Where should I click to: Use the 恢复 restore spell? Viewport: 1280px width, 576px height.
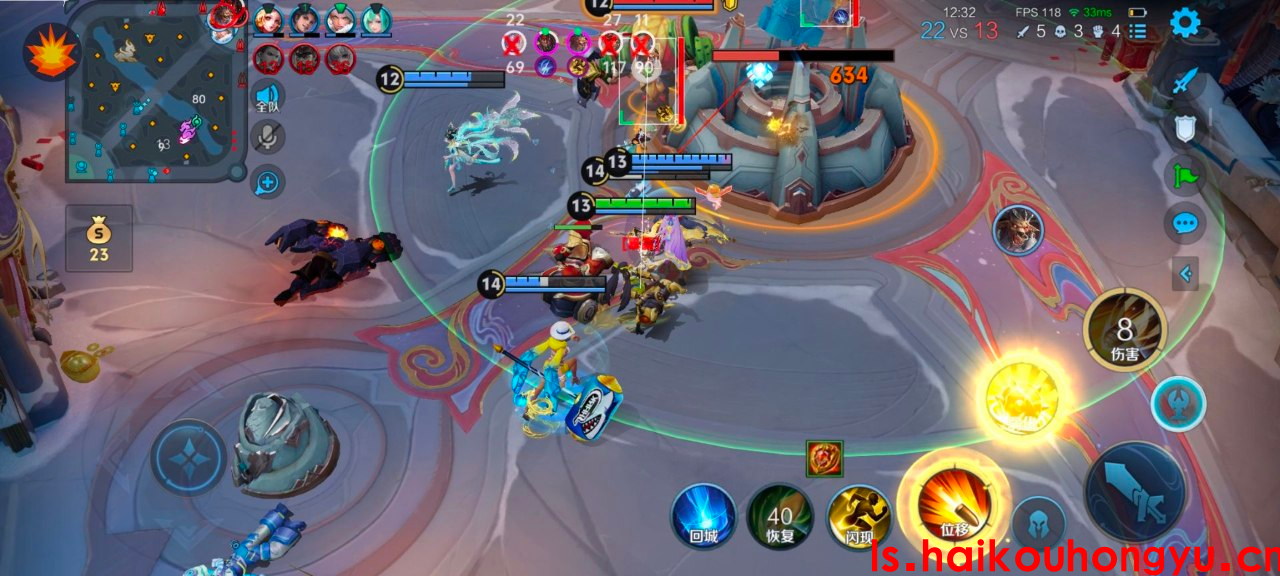click(780, 516)
